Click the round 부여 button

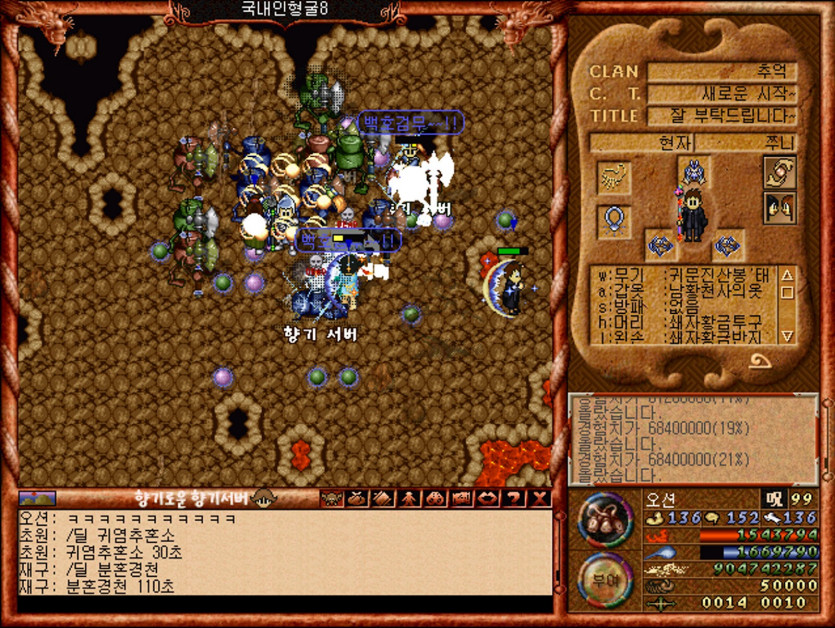pos(606,578)
